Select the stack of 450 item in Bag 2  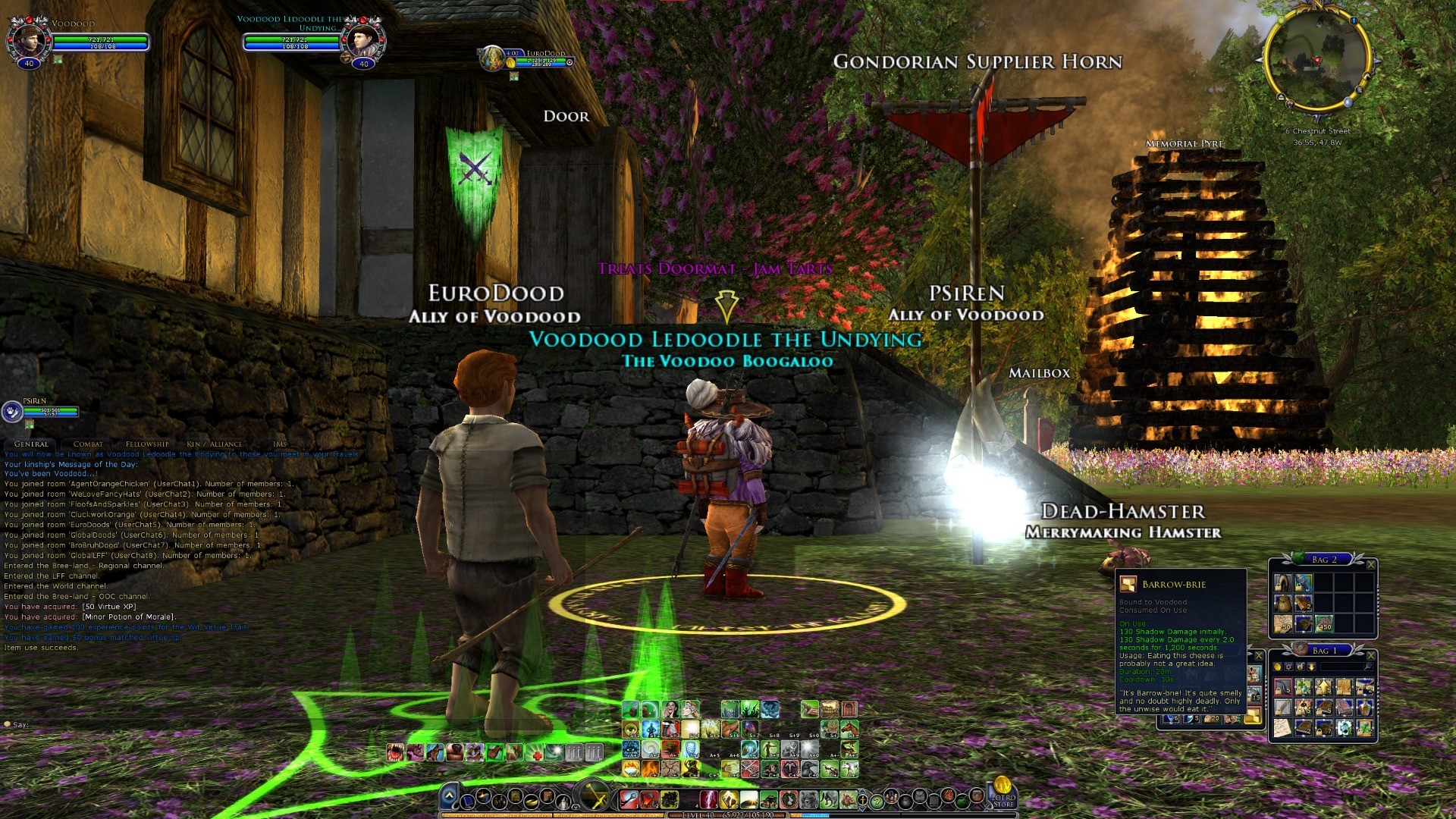[x=1324, y=624]
